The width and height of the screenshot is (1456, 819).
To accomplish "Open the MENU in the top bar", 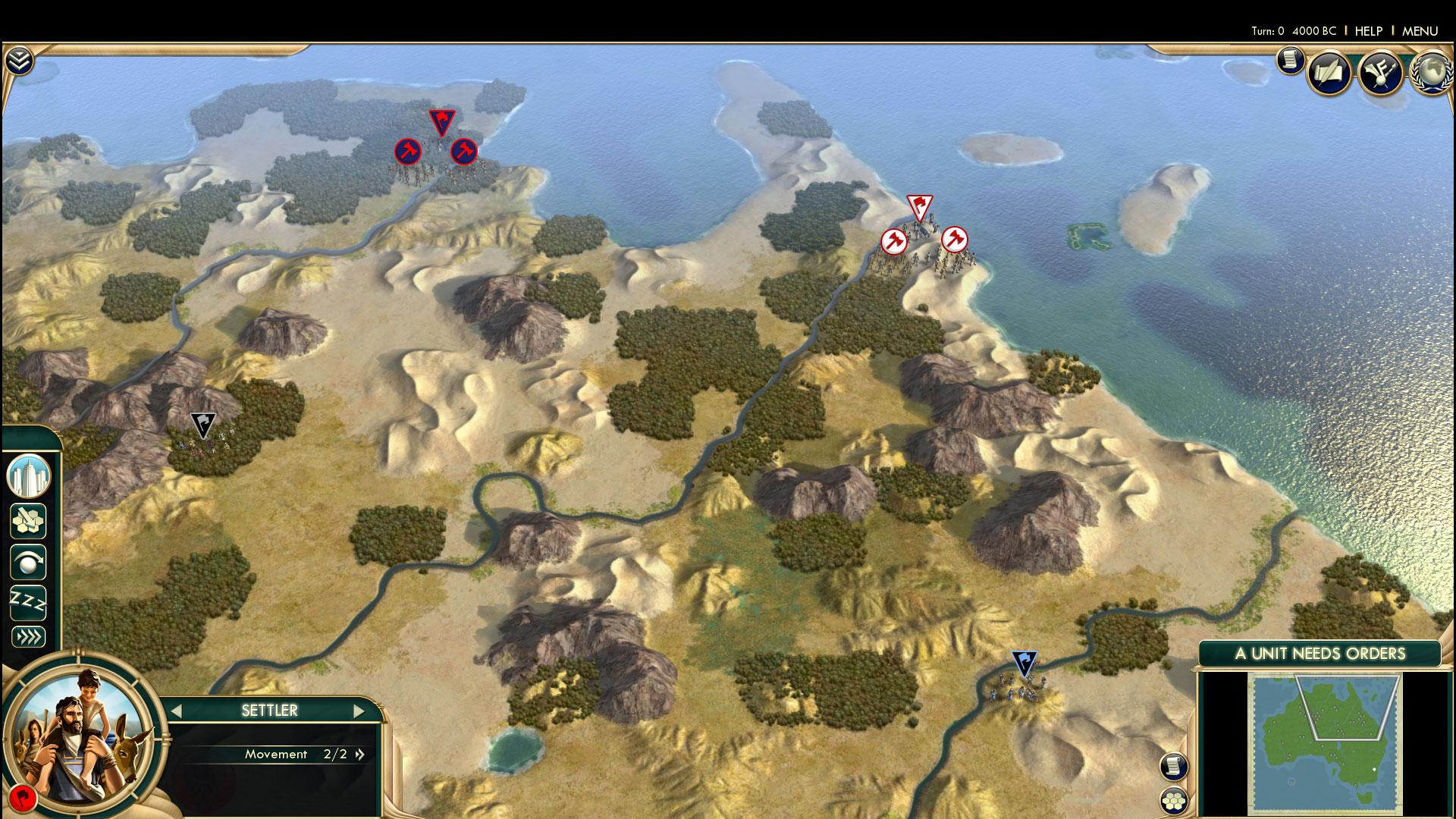I will coord(1420,31).
